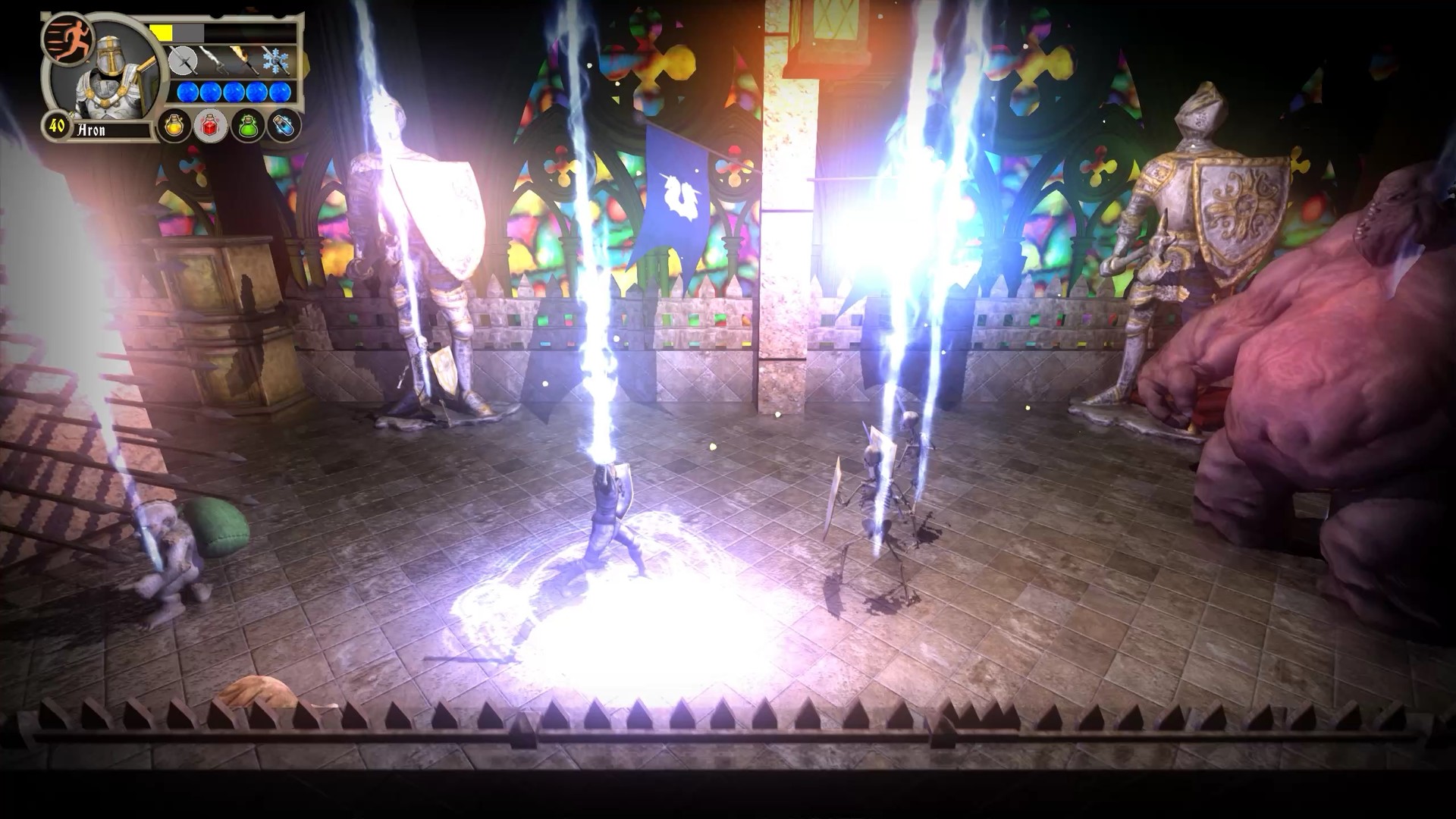Select the flaming sword skill icon
The width and height of the screenshot is (1456, 819).
coord(244,61)
